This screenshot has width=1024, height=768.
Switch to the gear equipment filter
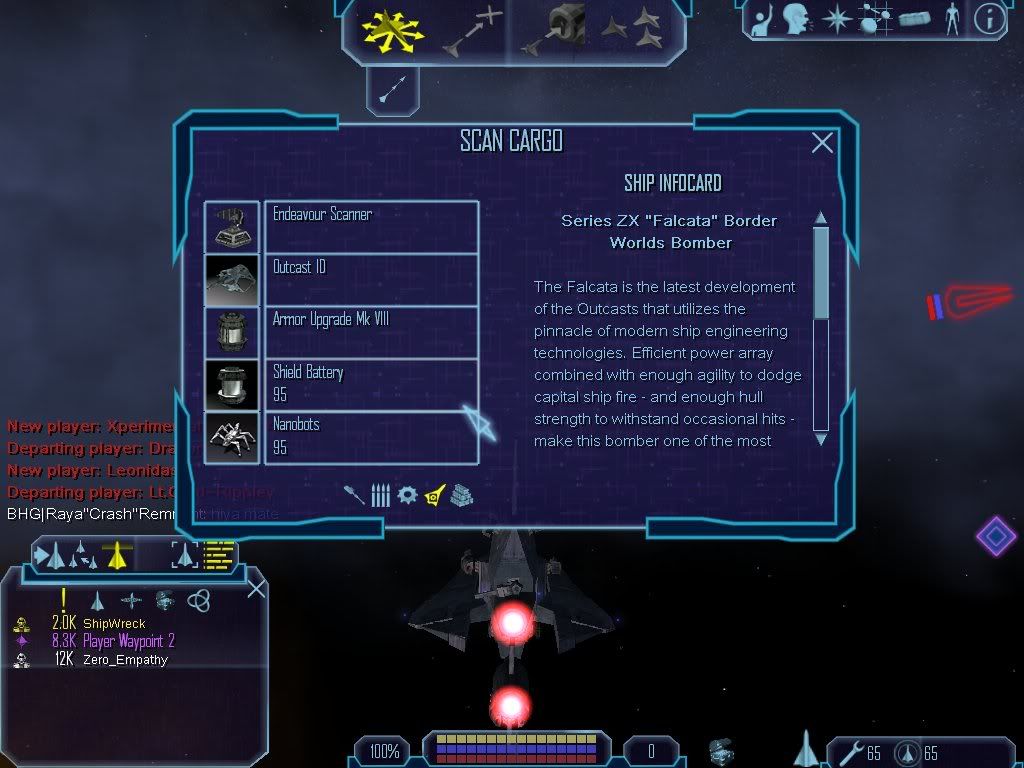pyautogui.click(x=407, y=495)
